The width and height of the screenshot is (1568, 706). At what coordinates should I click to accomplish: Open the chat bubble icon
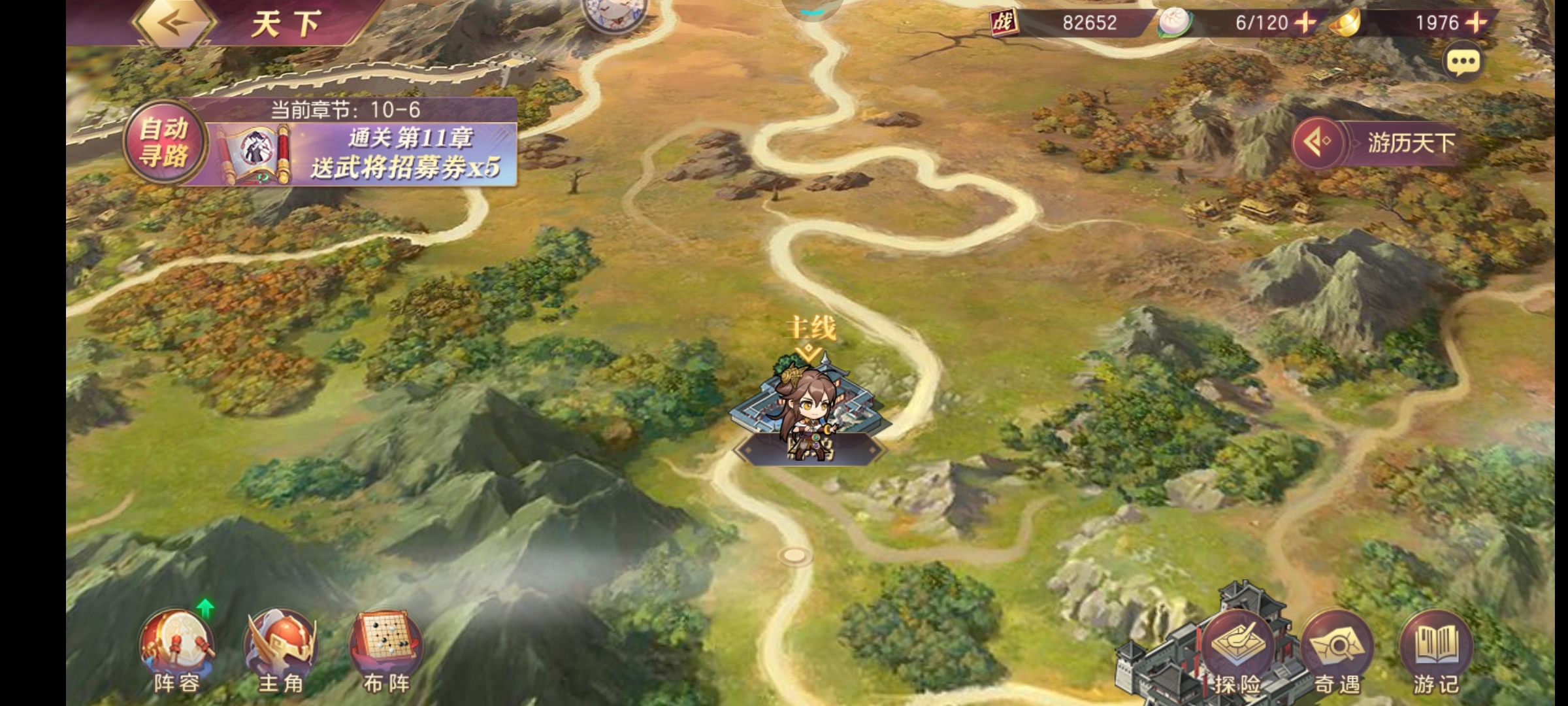click(1463, 62)
